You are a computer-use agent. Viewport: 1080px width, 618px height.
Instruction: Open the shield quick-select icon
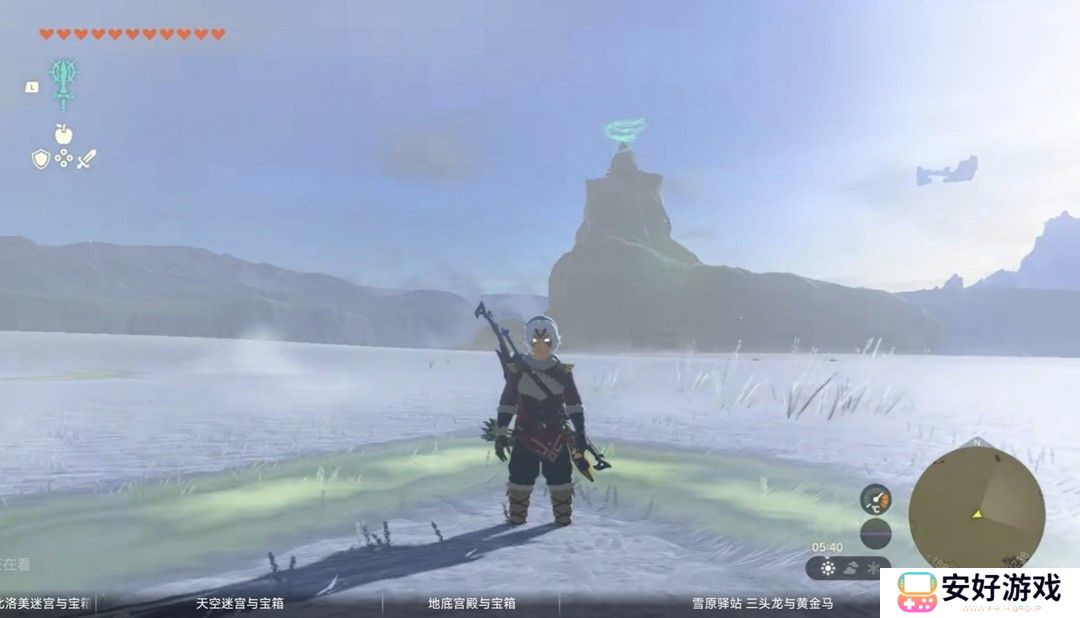pyautogui.click(x=40, y=158)
